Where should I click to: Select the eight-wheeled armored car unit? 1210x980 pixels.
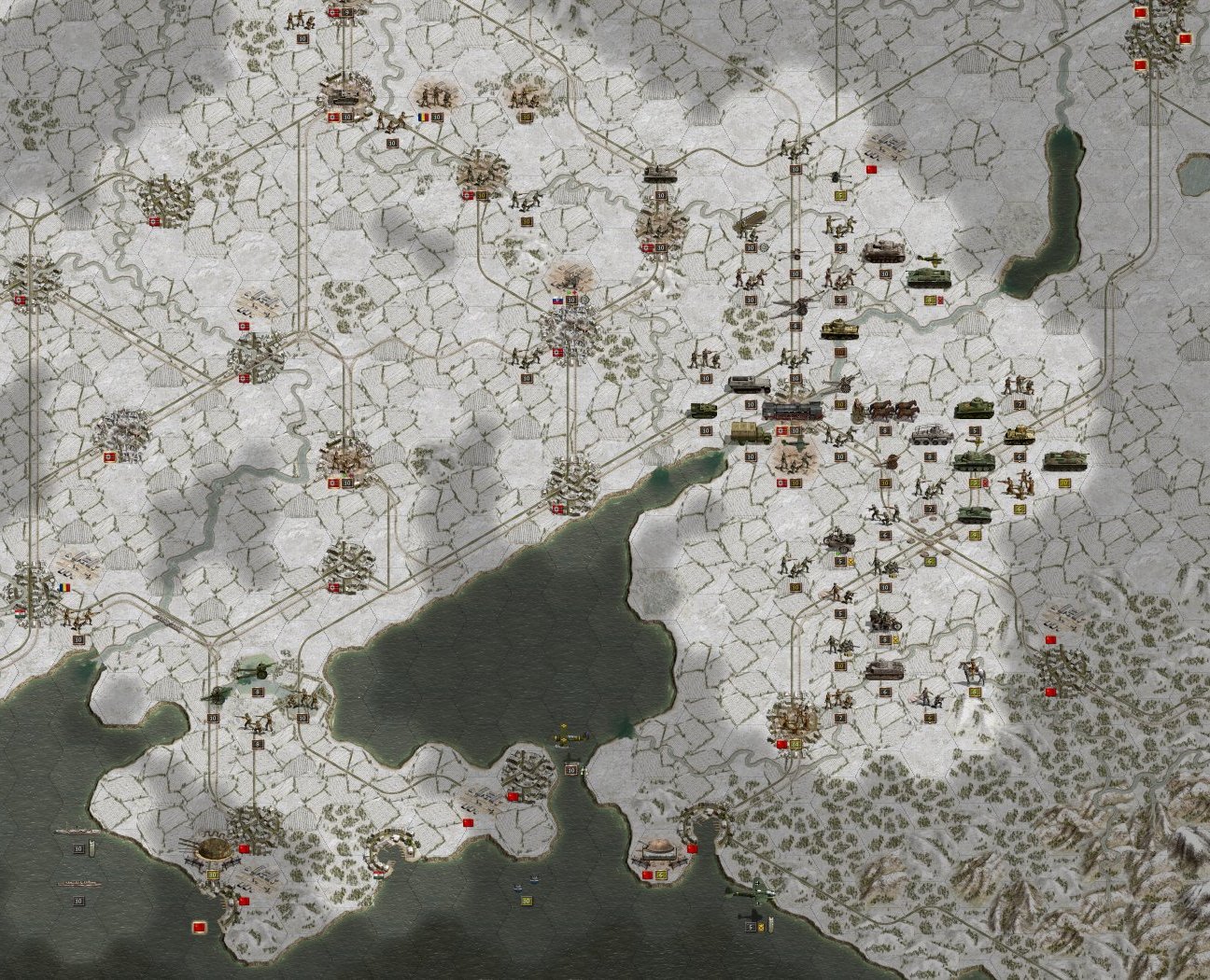928,435
